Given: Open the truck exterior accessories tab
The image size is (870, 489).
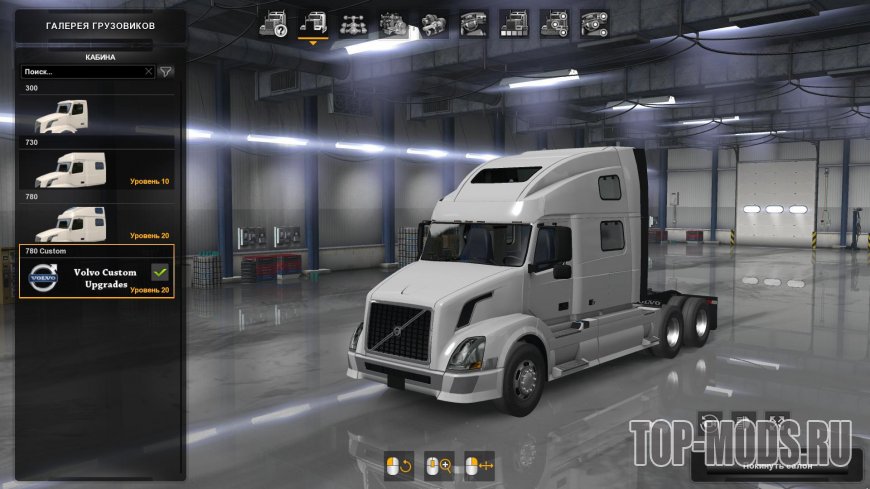Looking at the screenshot, I should (554, 23).
